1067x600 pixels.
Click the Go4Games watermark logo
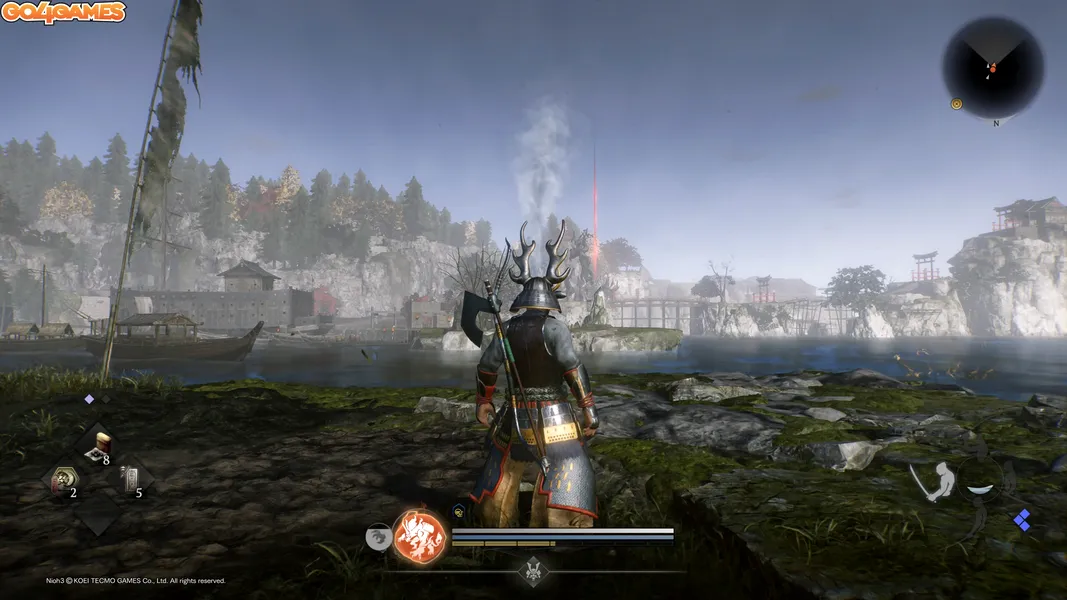[x=63, y=13]
